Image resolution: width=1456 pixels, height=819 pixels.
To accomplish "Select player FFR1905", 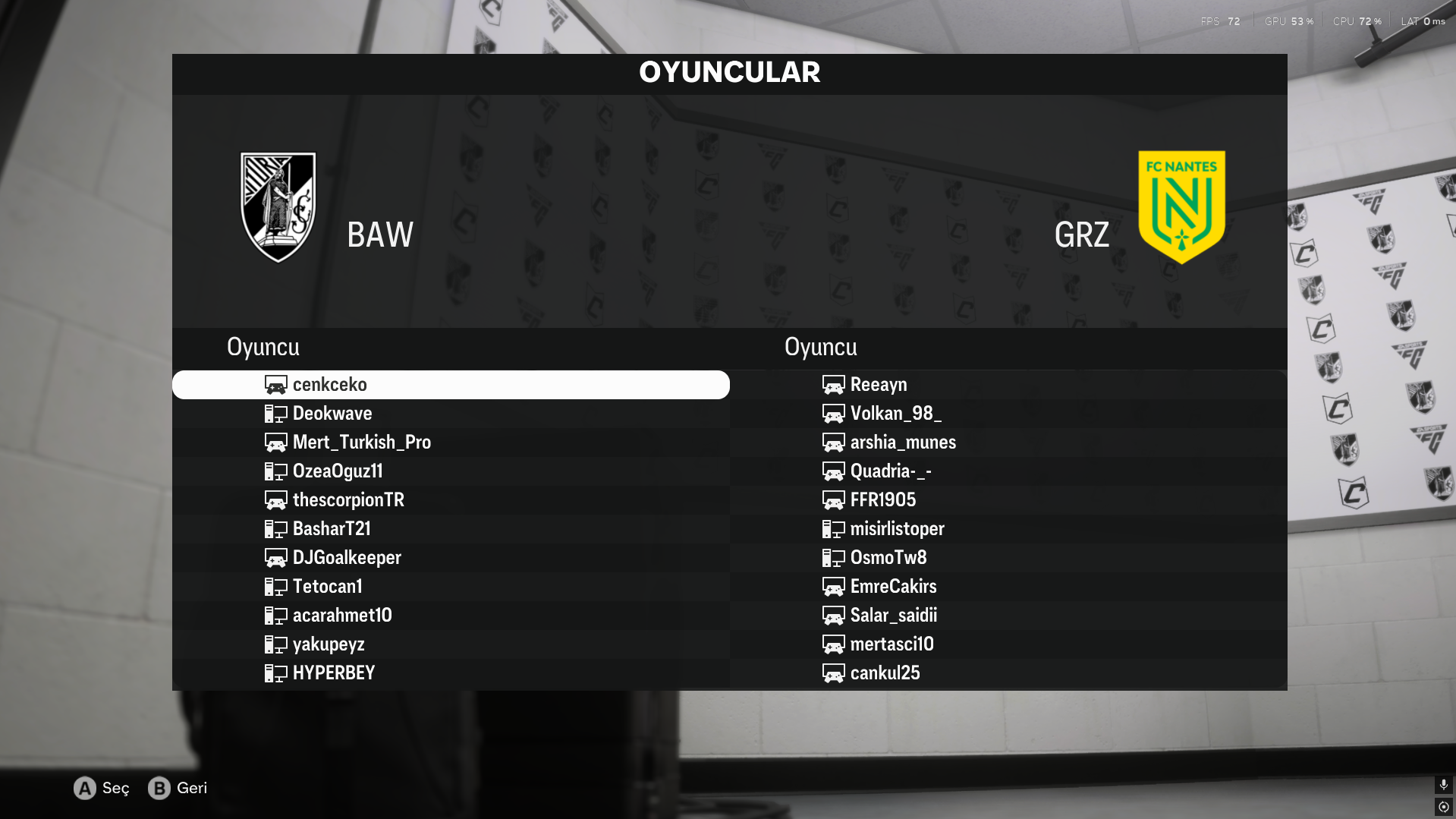I will click(x=883, y=500).
